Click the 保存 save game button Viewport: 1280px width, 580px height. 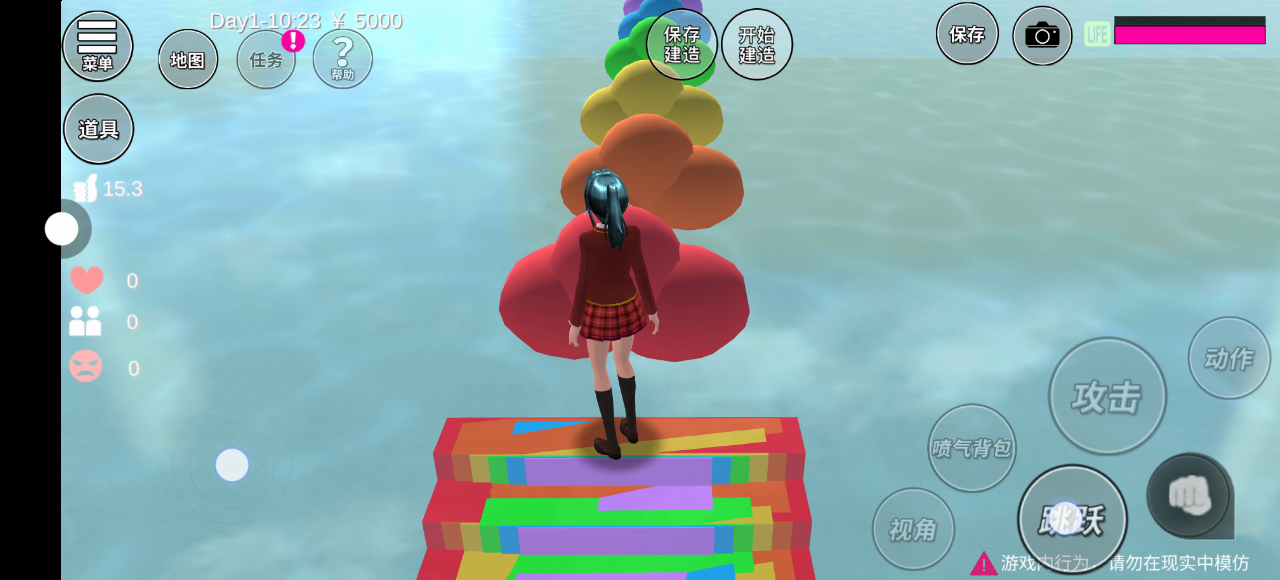[967, 34]
